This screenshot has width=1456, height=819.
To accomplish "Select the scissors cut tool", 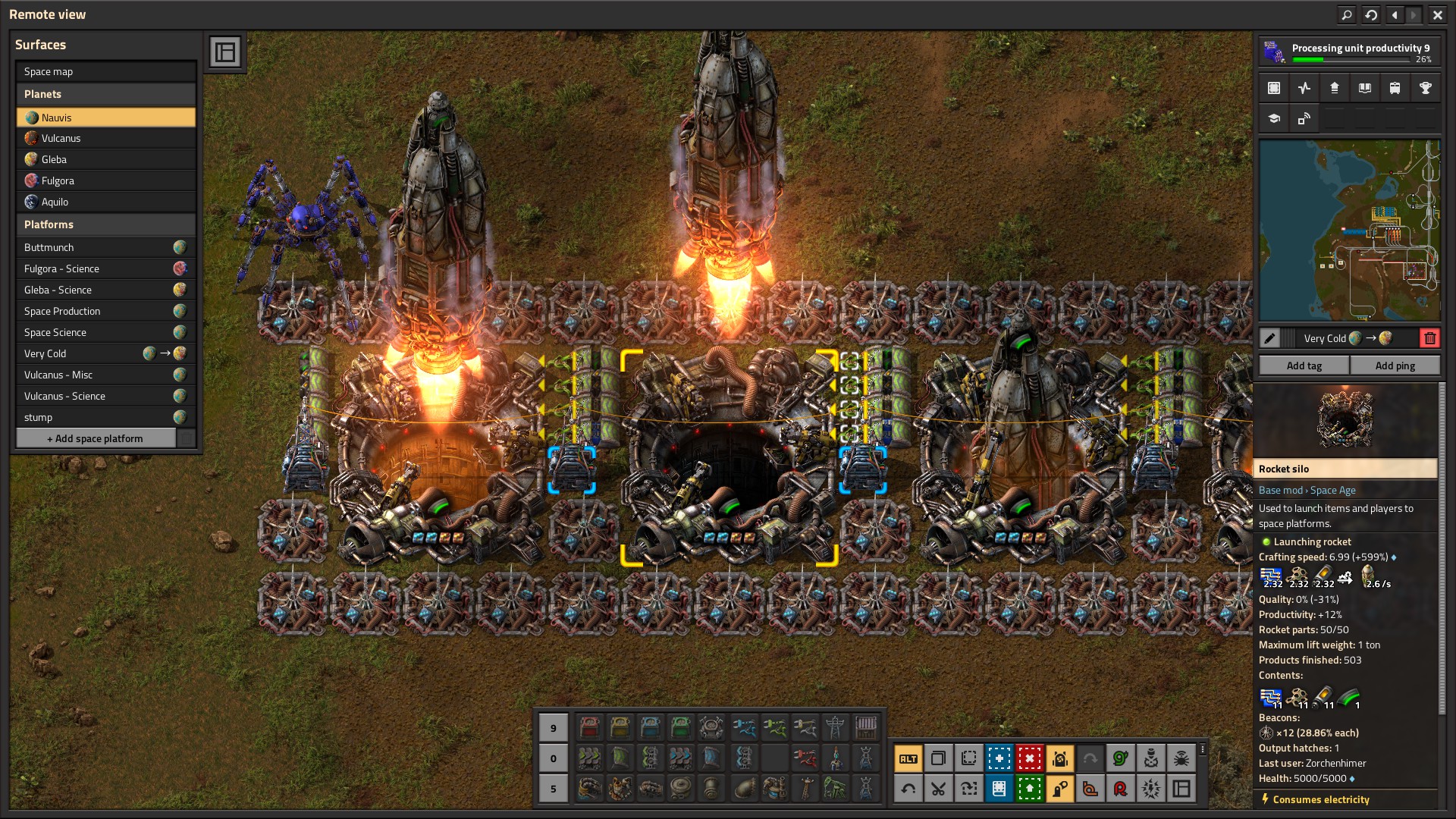I will pyautogui.click(x=938, y=789).
